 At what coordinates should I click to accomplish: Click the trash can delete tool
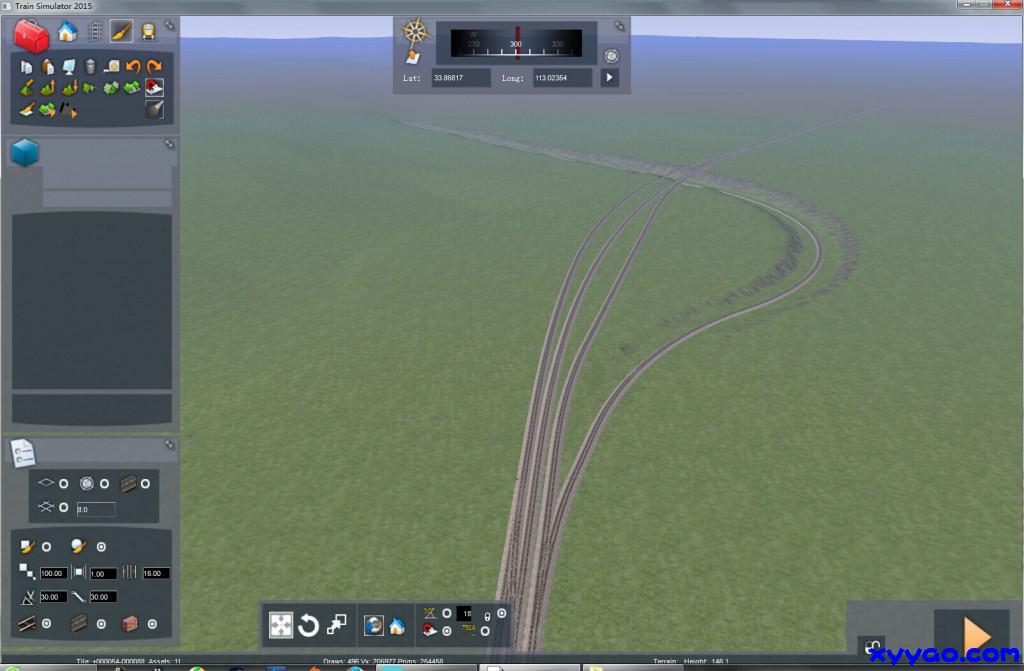[x=90, y=67]
